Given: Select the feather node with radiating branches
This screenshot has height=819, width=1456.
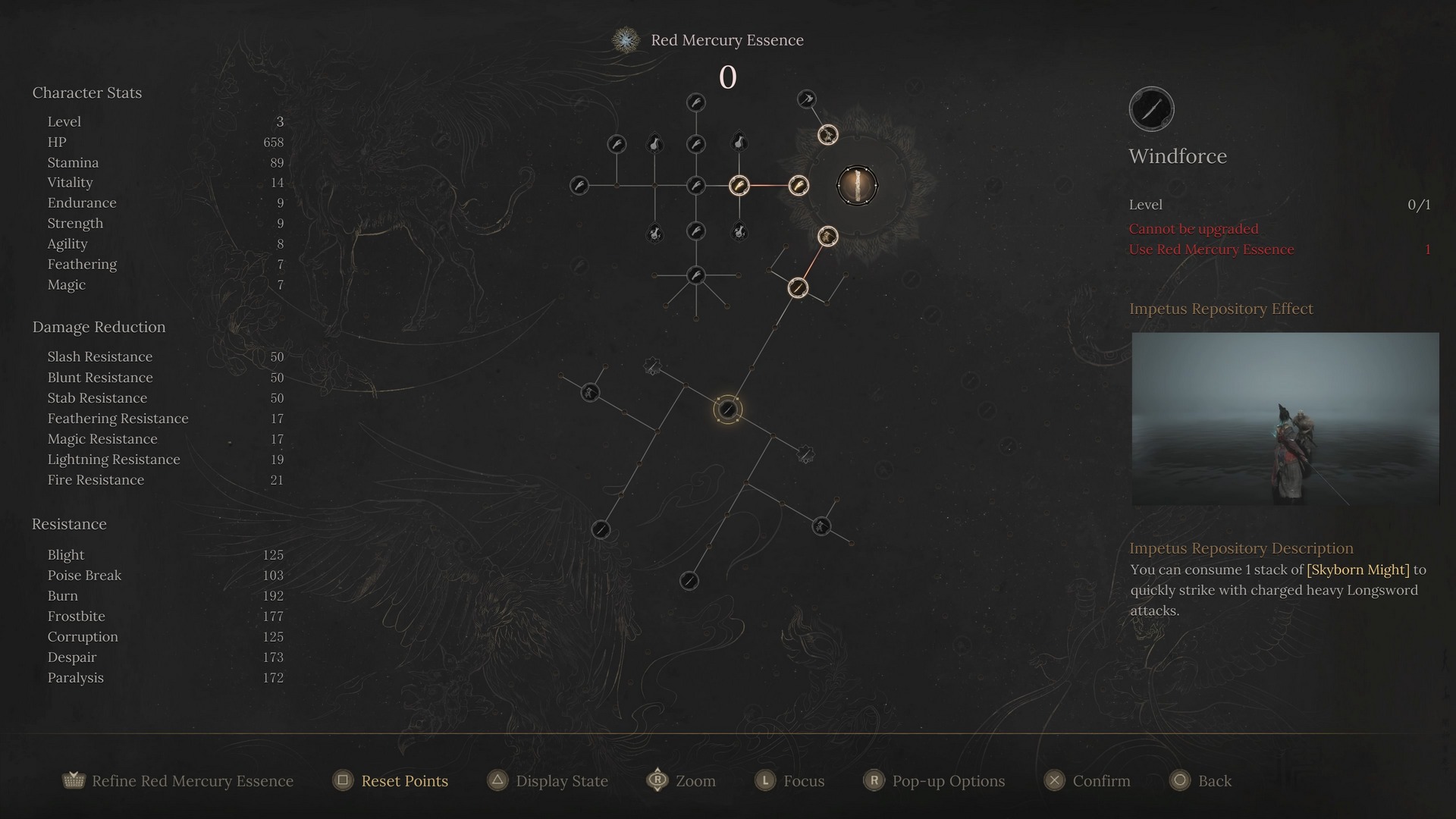Looking at the screenshot, I should pos(695,275).
